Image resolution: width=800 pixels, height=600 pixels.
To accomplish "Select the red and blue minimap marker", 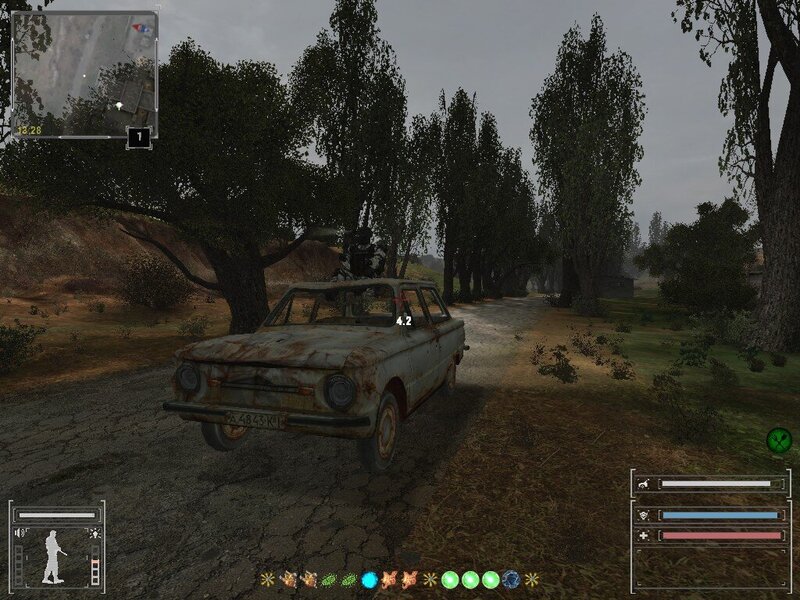I will pyautogui.click(x=144, y=27).
